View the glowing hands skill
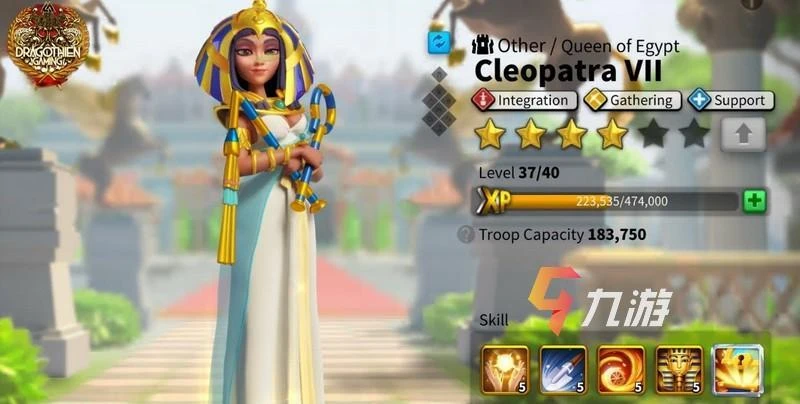 pos(505,367)
